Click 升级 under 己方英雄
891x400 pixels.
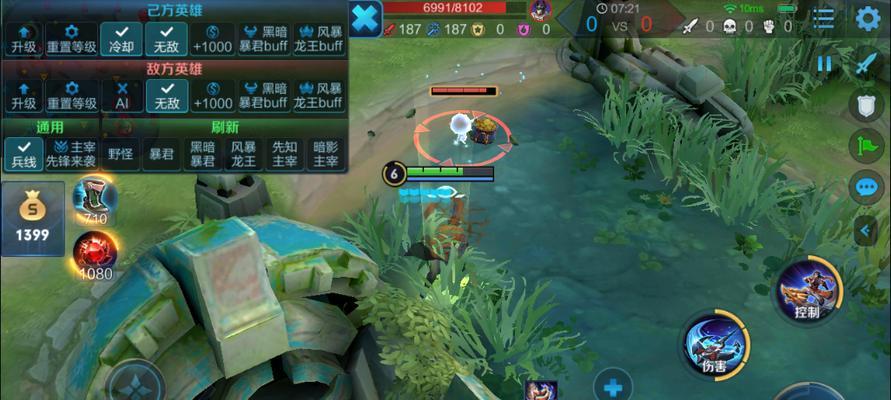(x=23, y=39)
